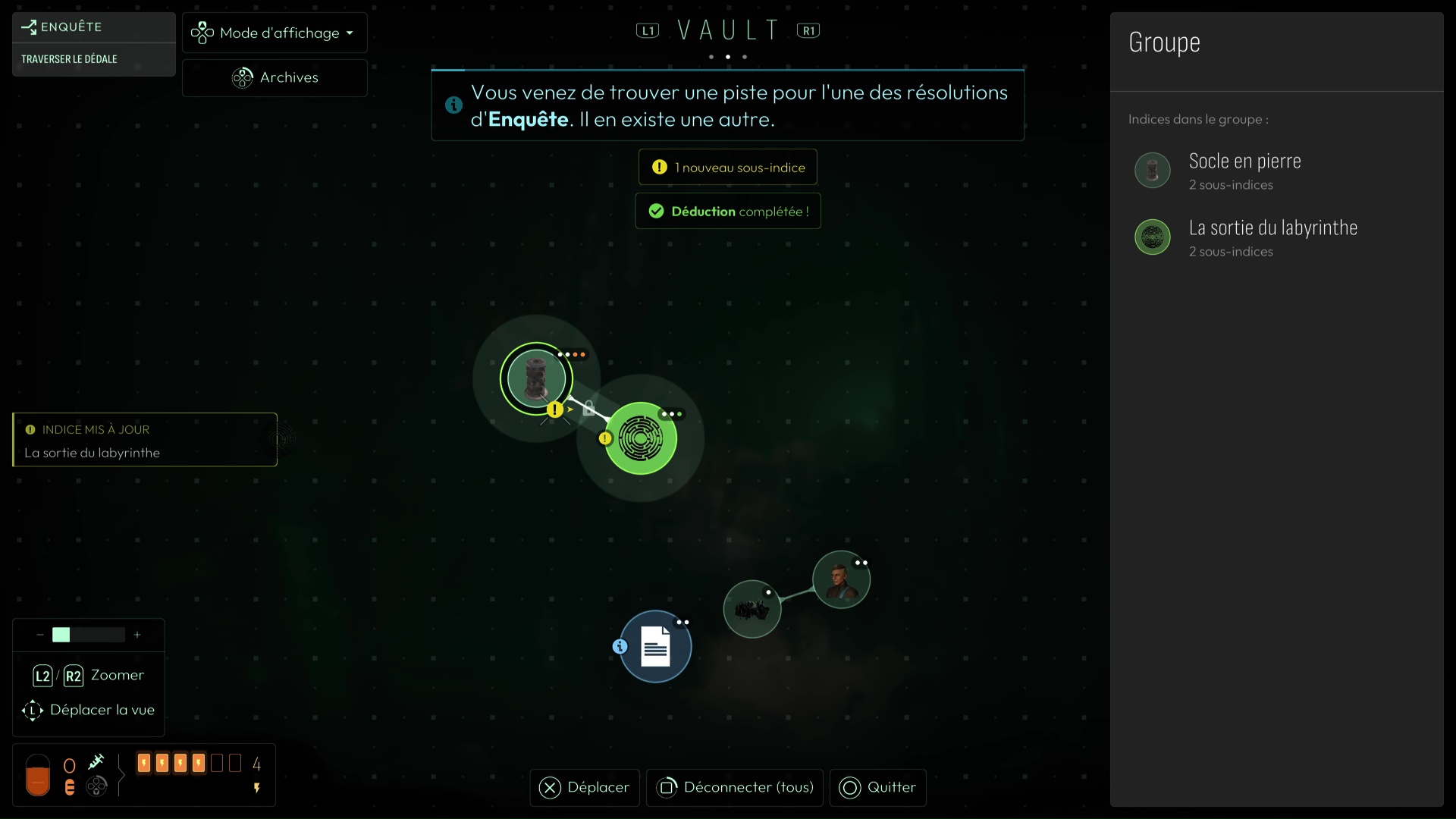Select the character portrait clue node
Screen dimensions: 1456x819
pos(841,580)
